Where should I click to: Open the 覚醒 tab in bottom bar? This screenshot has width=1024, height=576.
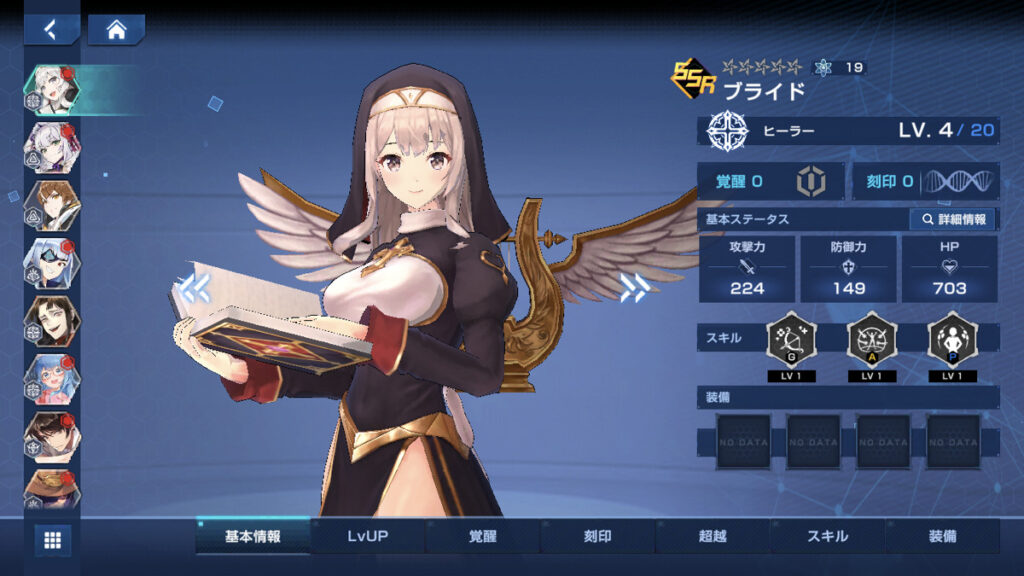click(482, 536)
